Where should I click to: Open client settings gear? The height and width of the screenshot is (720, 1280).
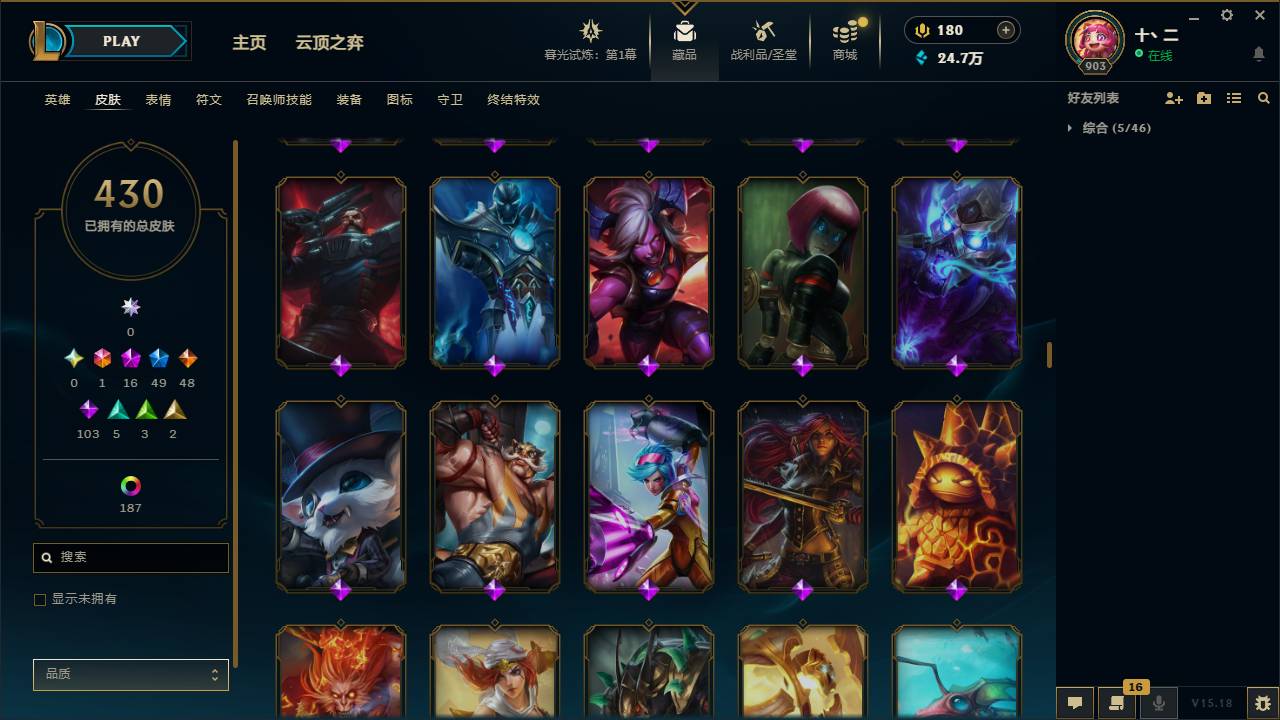pos(1226,15)
